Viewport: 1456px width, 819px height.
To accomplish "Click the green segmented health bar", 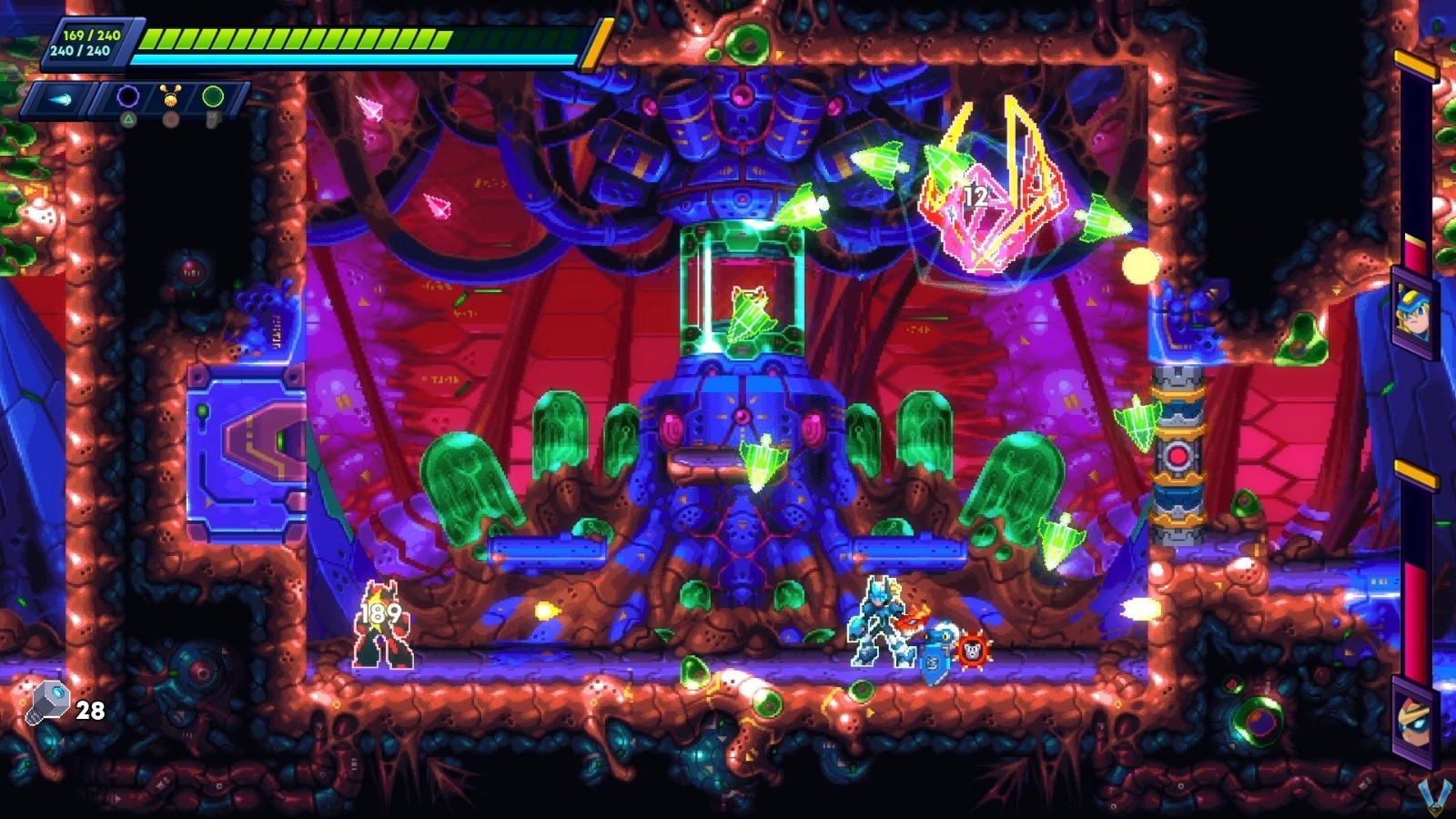I will coord(300,38).
